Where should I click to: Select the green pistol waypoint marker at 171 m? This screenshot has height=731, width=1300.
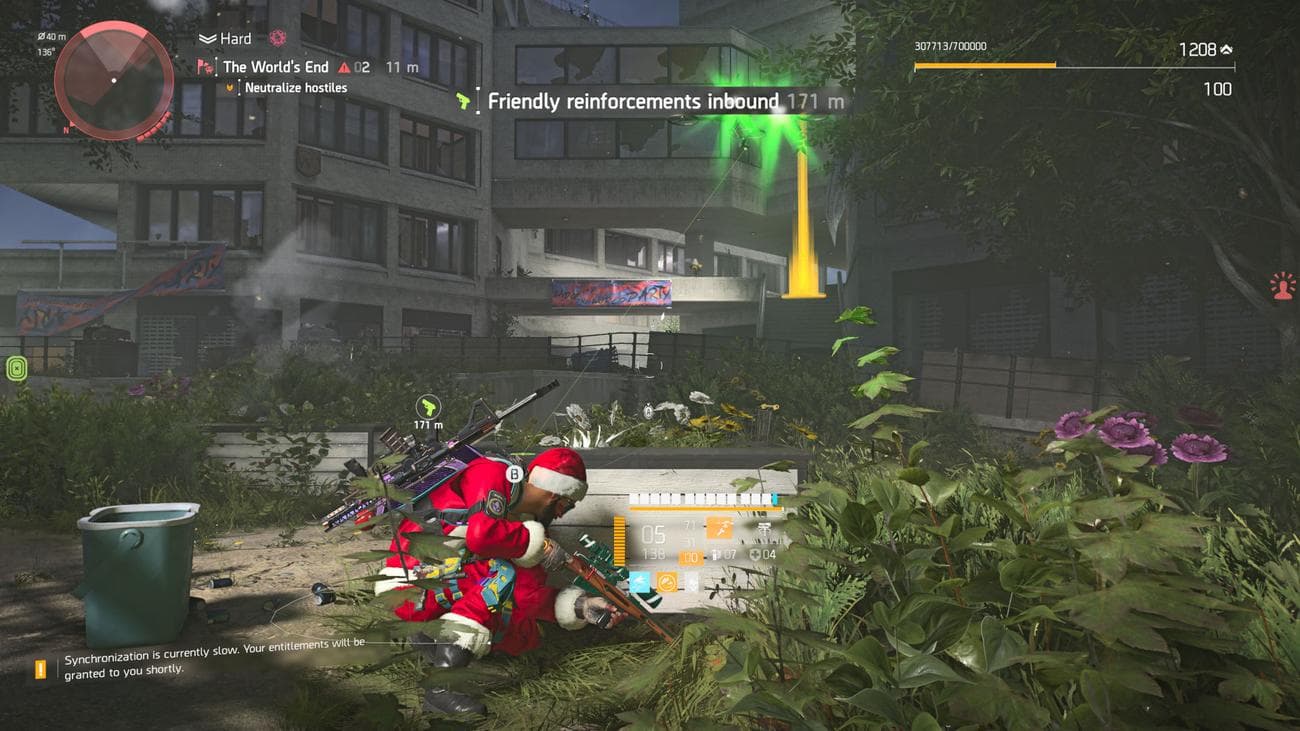point(429,408)
